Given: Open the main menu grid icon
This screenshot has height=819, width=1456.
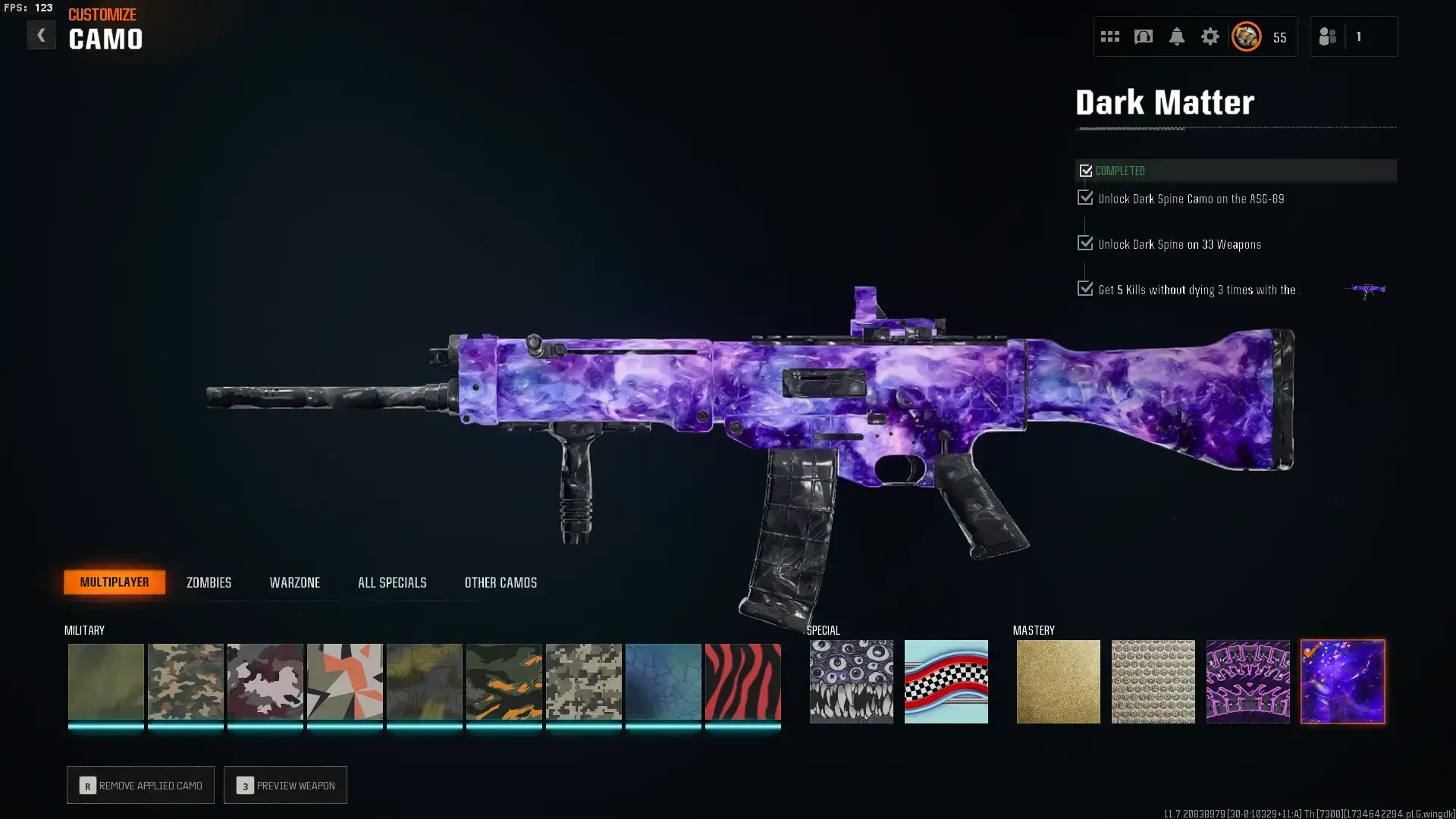Looking at the screenshot, I should pyautogui.click(x=1109, y=36).
